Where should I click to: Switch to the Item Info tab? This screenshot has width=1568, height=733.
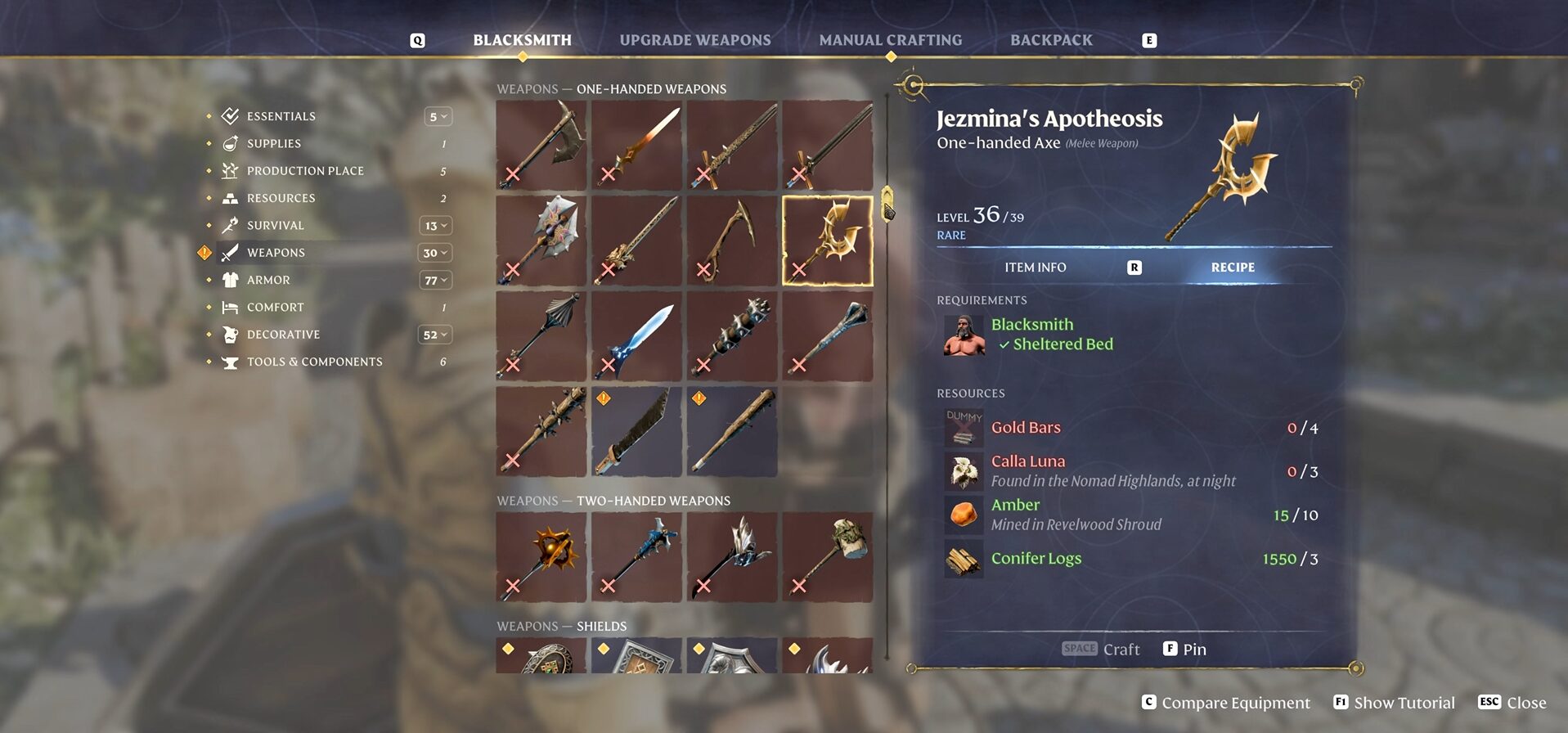click(x=1035, y=268)
